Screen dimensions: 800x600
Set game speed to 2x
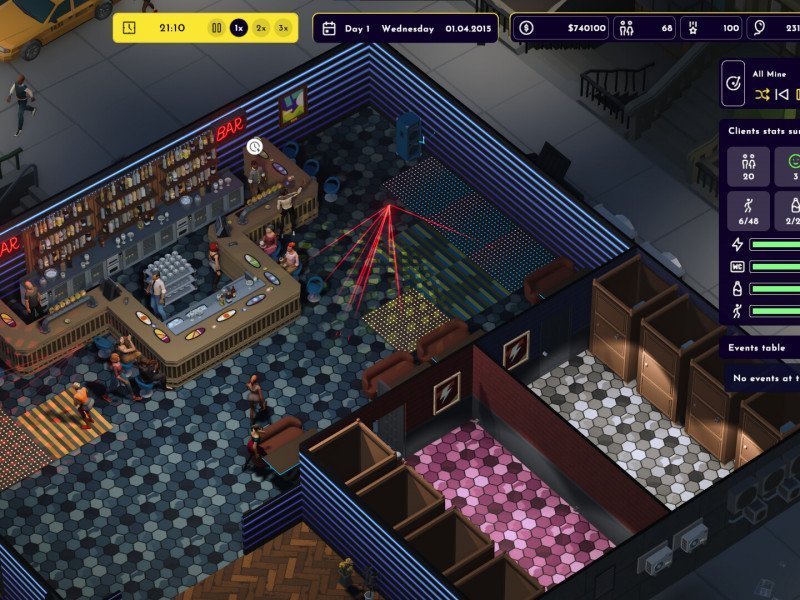click(261, 28)
